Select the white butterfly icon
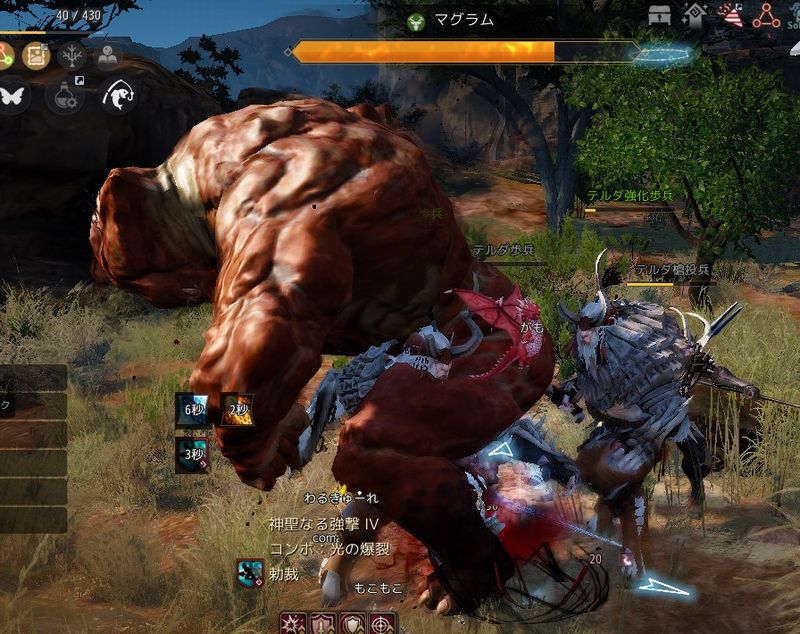Screen dimensions: 800x634 coord(12,96)
